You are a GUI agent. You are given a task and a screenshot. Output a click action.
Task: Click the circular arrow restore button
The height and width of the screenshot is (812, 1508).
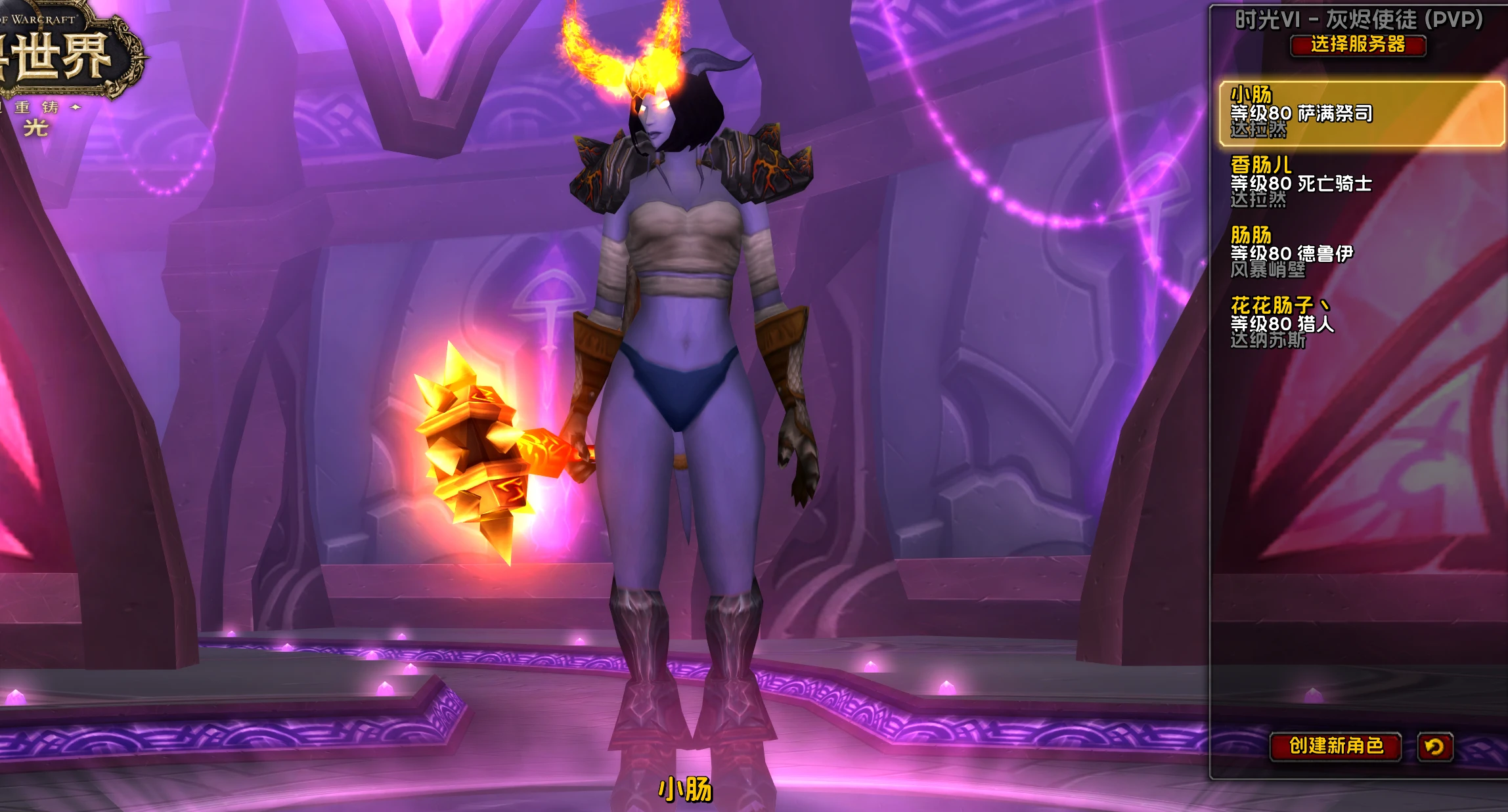click(1434, 747)
